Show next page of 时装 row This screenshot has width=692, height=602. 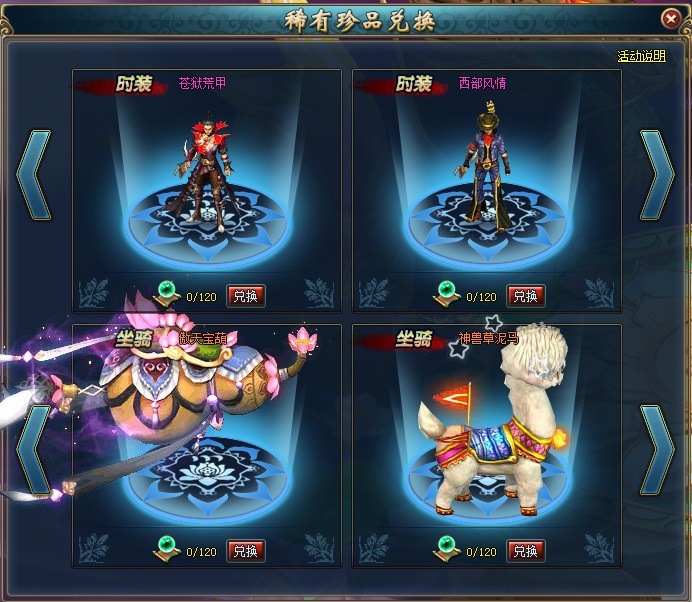tap(657, 174)
